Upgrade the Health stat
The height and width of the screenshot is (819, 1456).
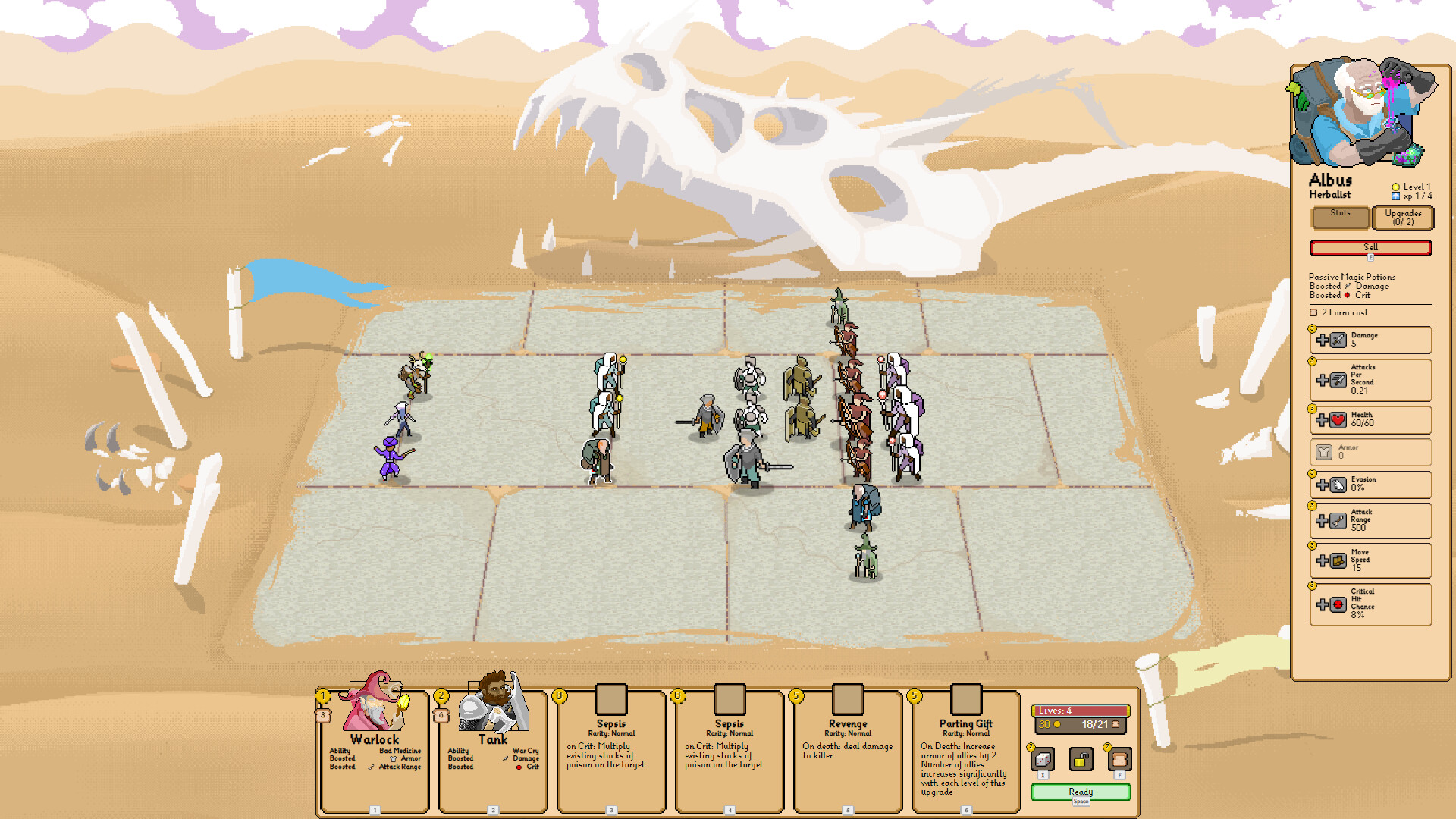point(1323,420)
